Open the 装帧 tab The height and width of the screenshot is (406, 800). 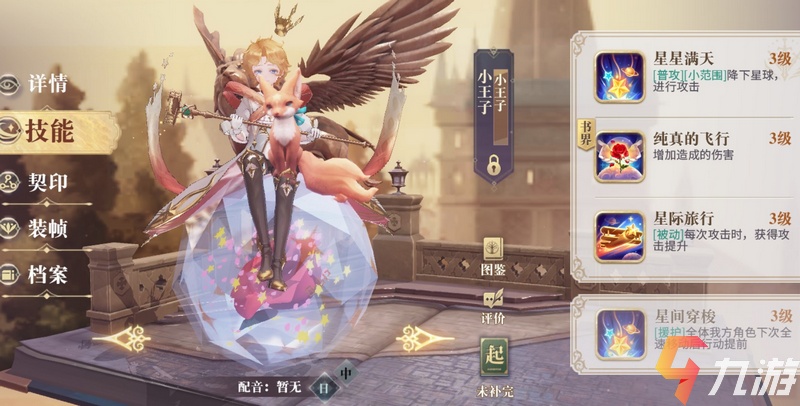(x=45, y=228)
